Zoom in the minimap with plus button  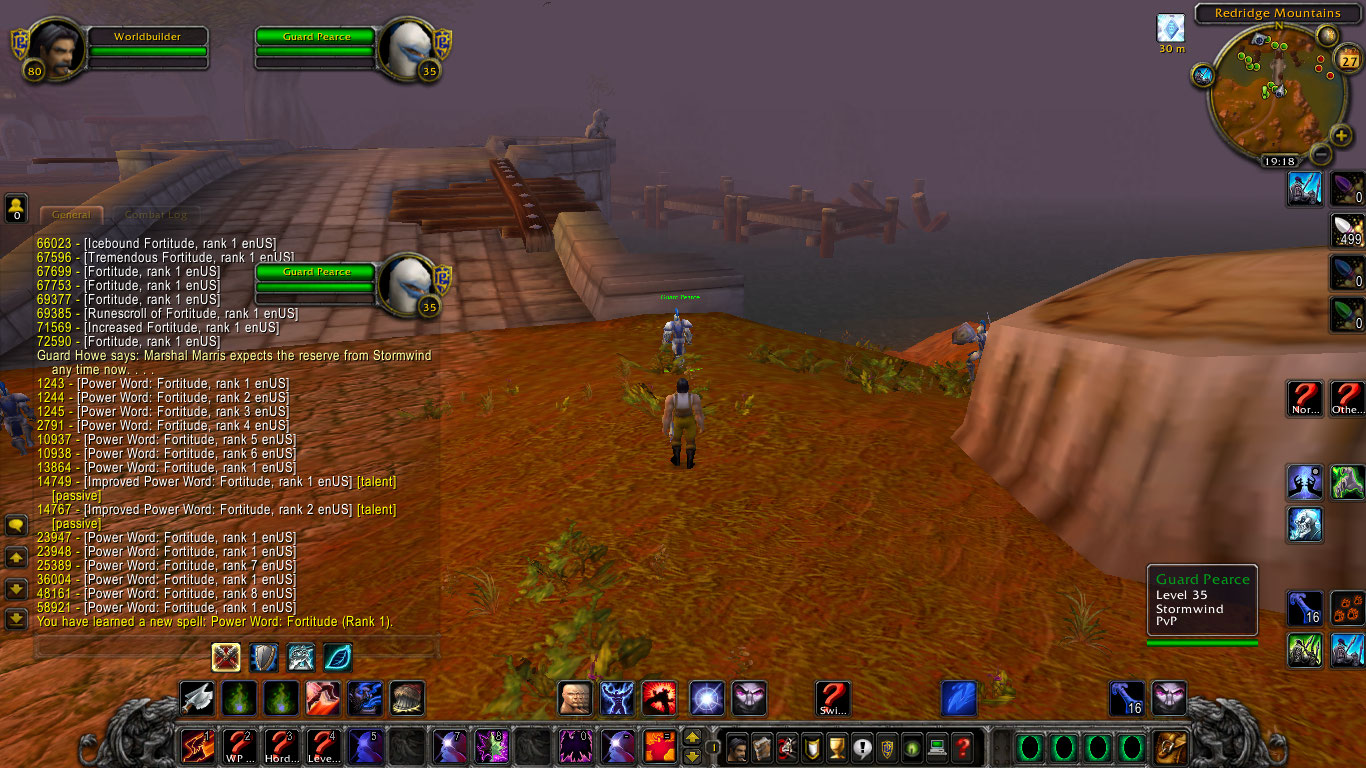1340,136
